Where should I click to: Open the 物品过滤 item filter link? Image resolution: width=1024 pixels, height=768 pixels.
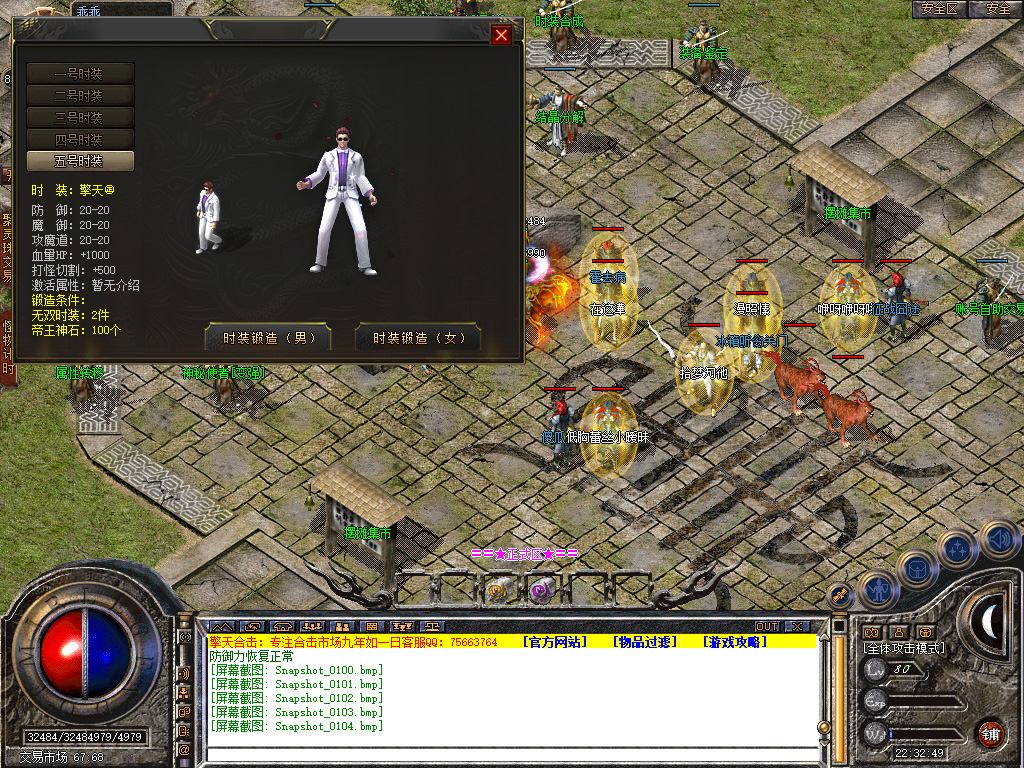click(645, 642)
